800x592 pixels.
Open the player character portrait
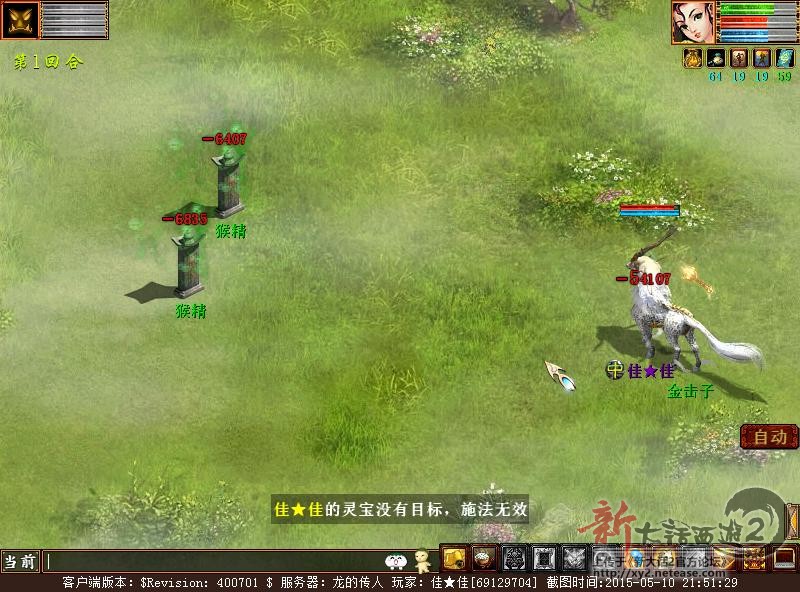pos(693,23)
